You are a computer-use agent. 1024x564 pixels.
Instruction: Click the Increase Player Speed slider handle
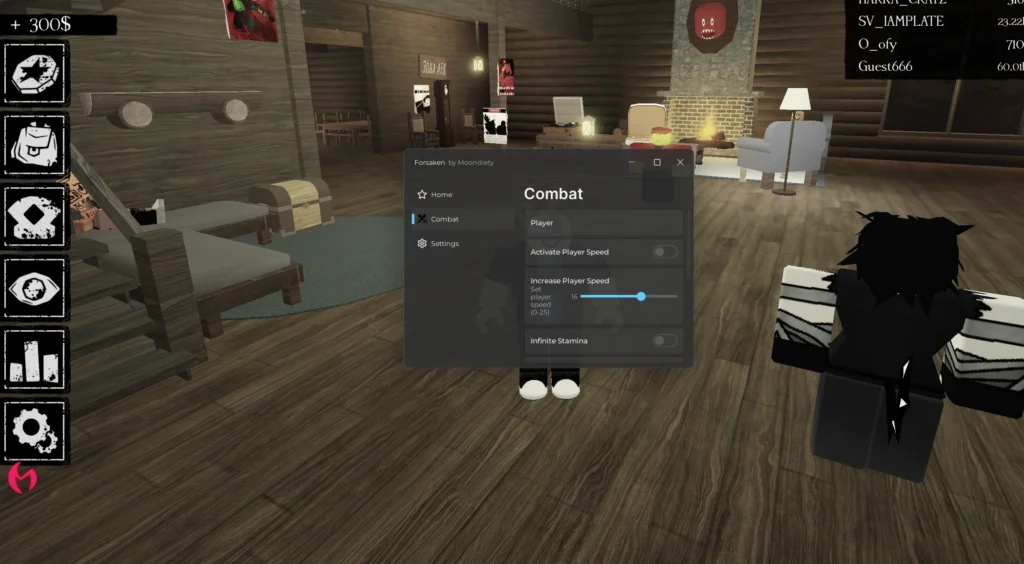click(x=641, y=296)
